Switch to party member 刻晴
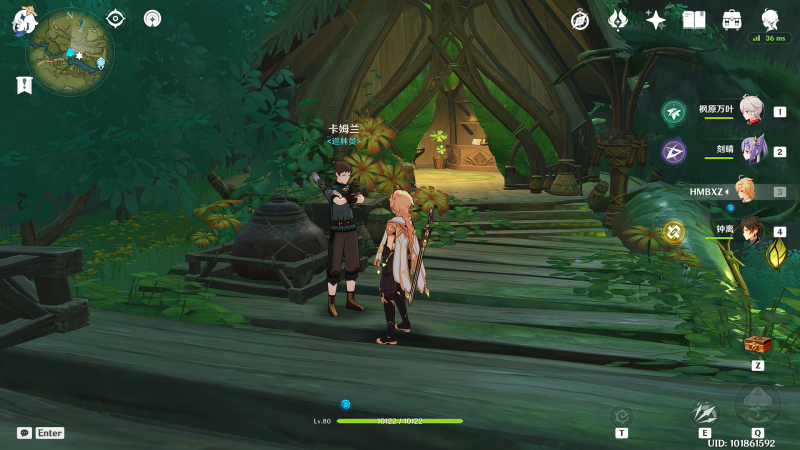800x450 pixels. click(752, 151)
